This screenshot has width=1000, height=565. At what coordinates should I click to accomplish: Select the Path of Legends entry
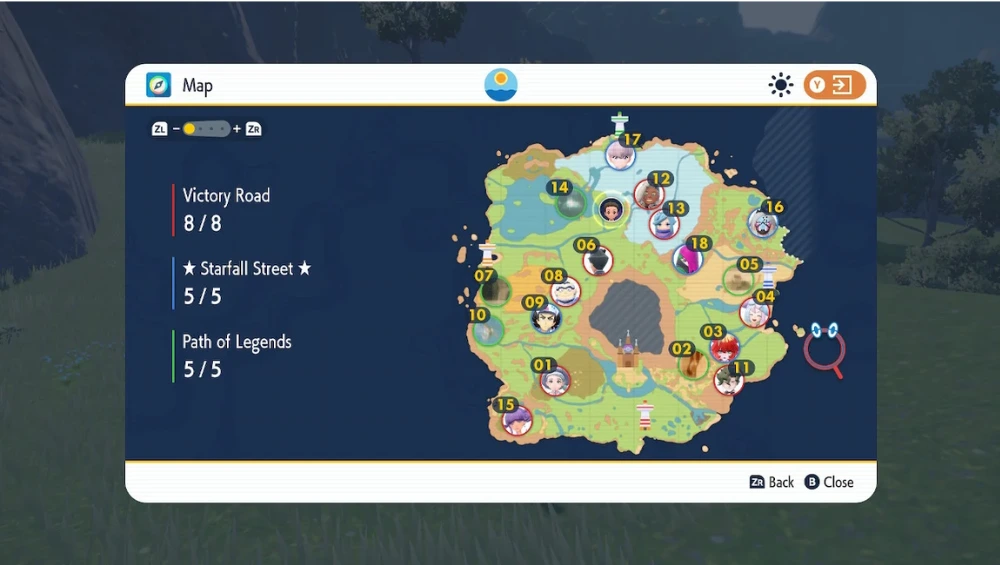coord(236,355)
